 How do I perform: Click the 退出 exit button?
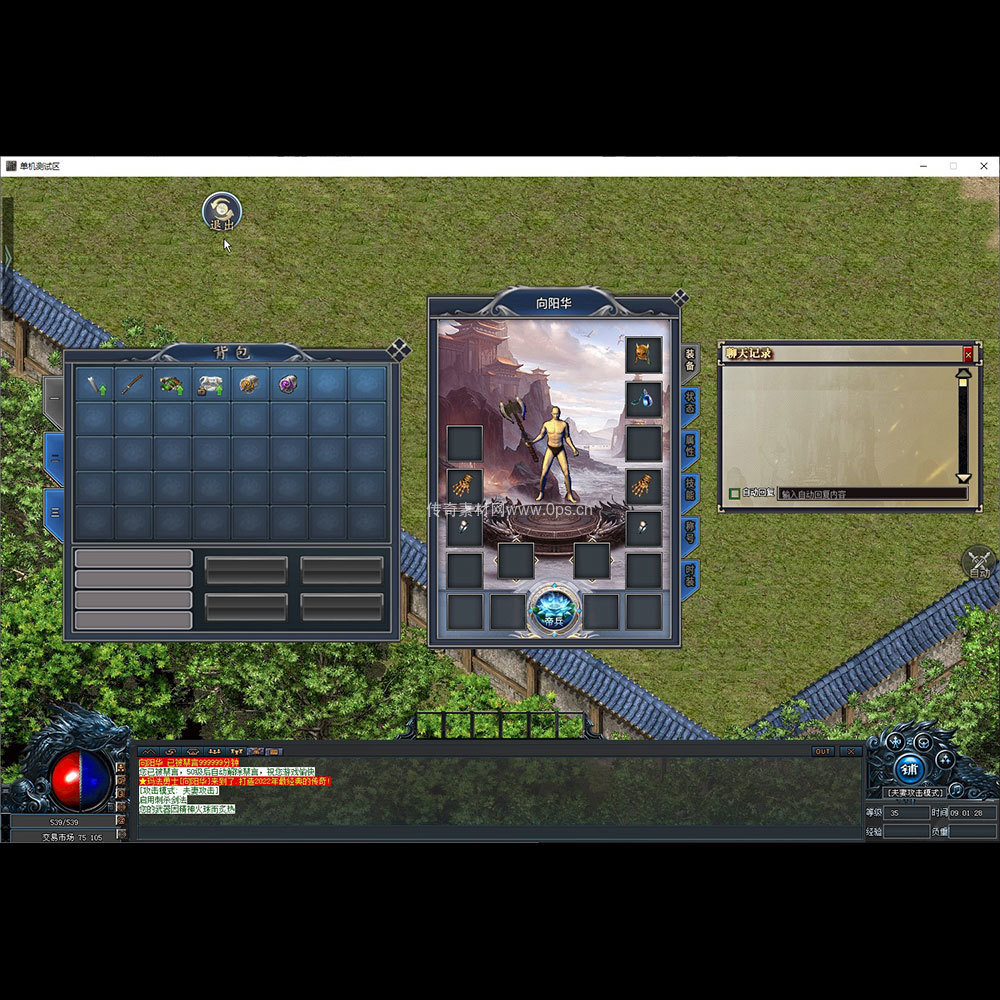point(221,212)
